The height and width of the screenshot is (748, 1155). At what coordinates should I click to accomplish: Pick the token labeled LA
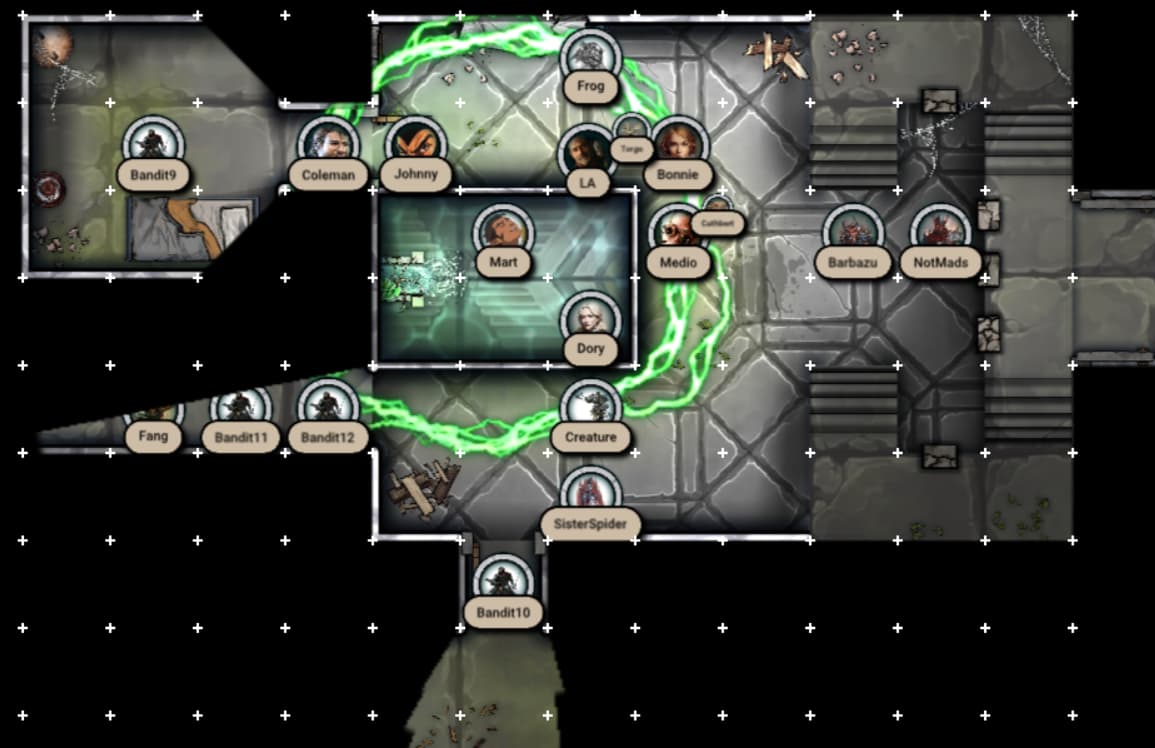[587, 155]
